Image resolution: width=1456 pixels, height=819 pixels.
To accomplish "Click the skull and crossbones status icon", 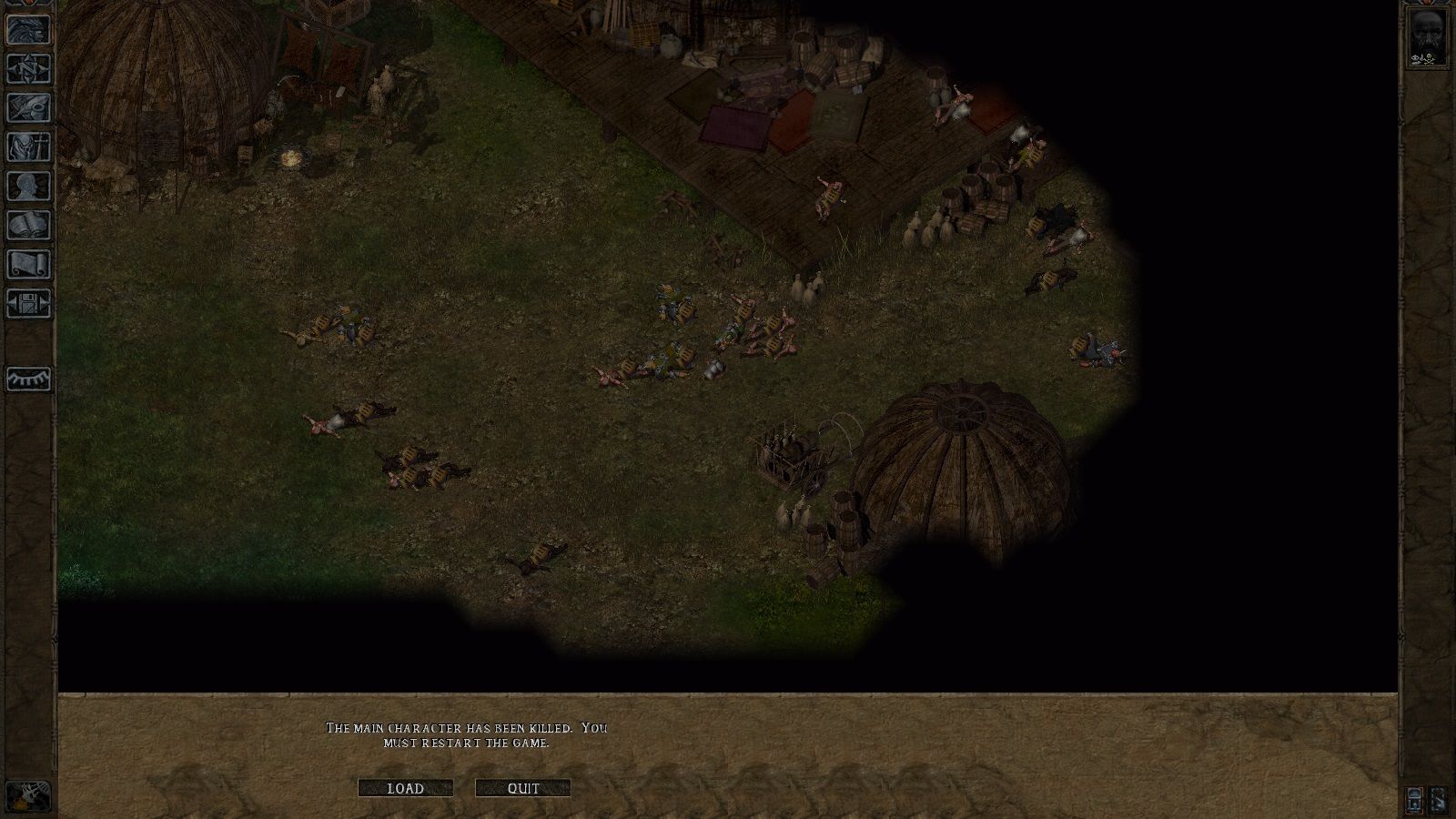I will [x=1430, y=59].
